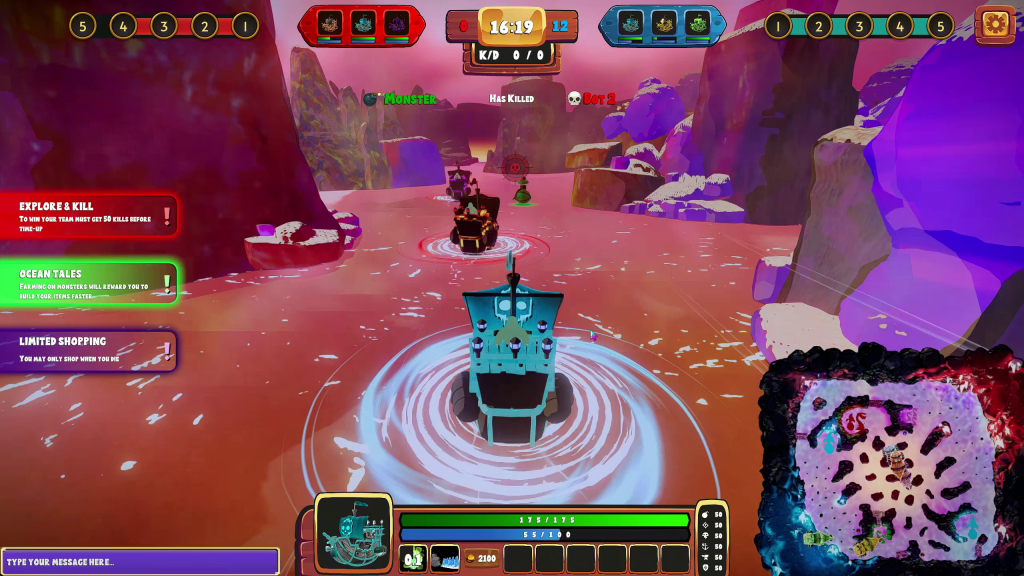Select the Explore & Kill objective panel
1024x576 pixels.
tap(90, 214)
